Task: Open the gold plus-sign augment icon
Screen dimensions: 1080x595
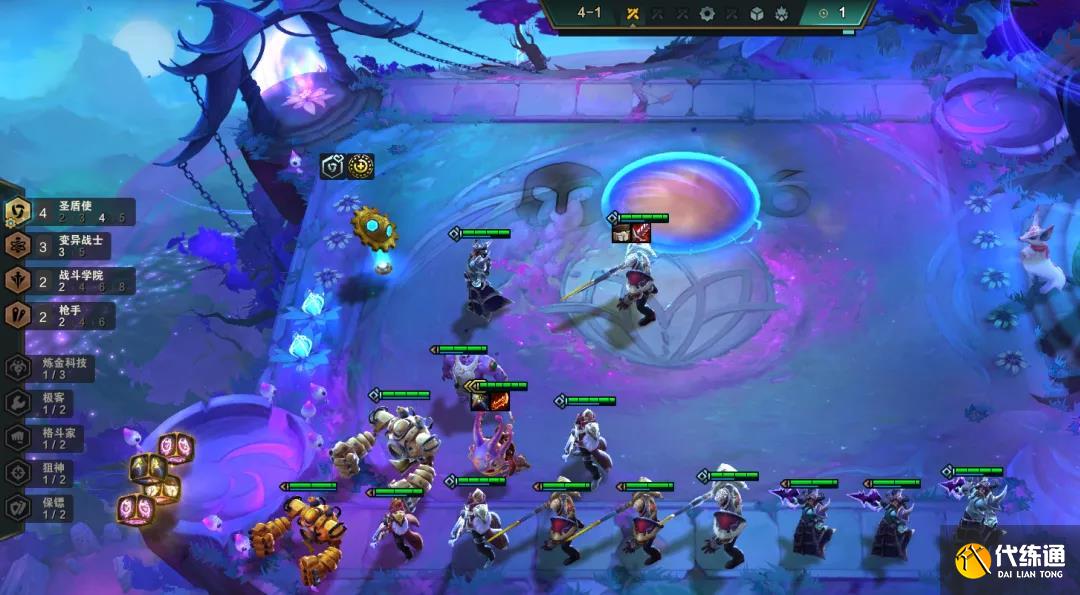Action: (x=360, y=166)
